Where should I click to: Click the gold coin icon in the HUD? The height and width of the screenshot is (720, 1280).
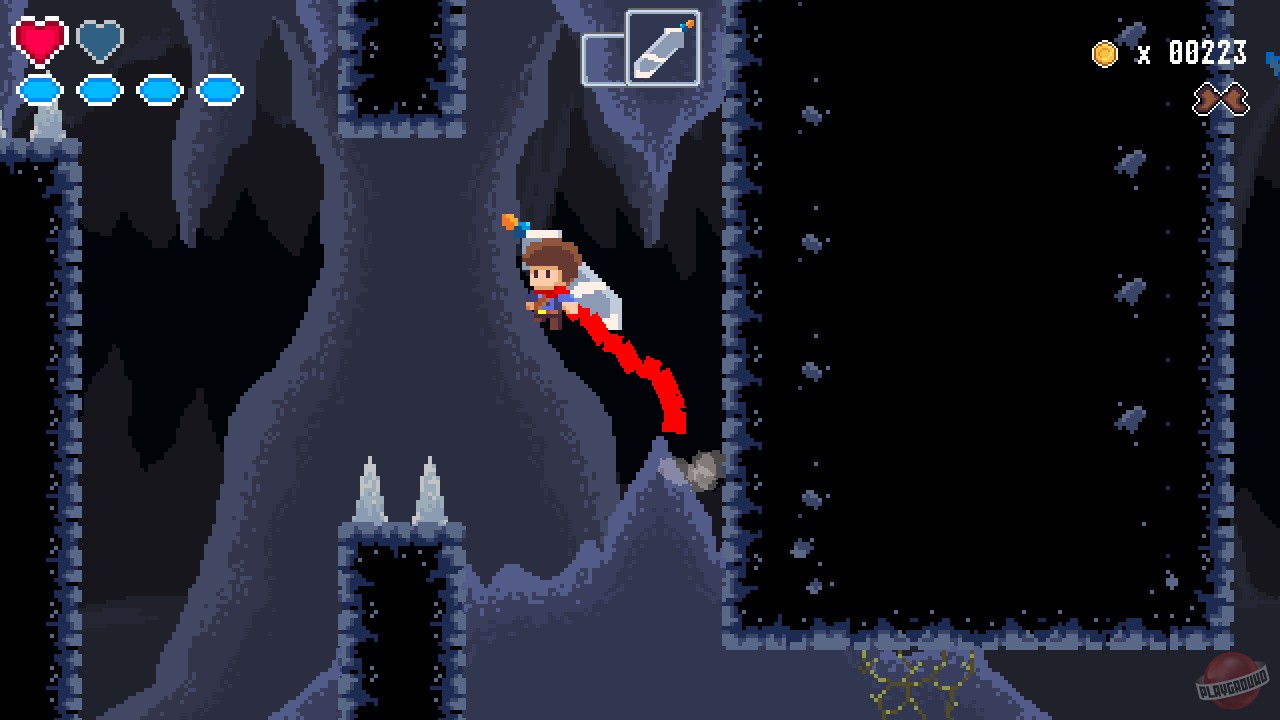tap(1106, 55)
